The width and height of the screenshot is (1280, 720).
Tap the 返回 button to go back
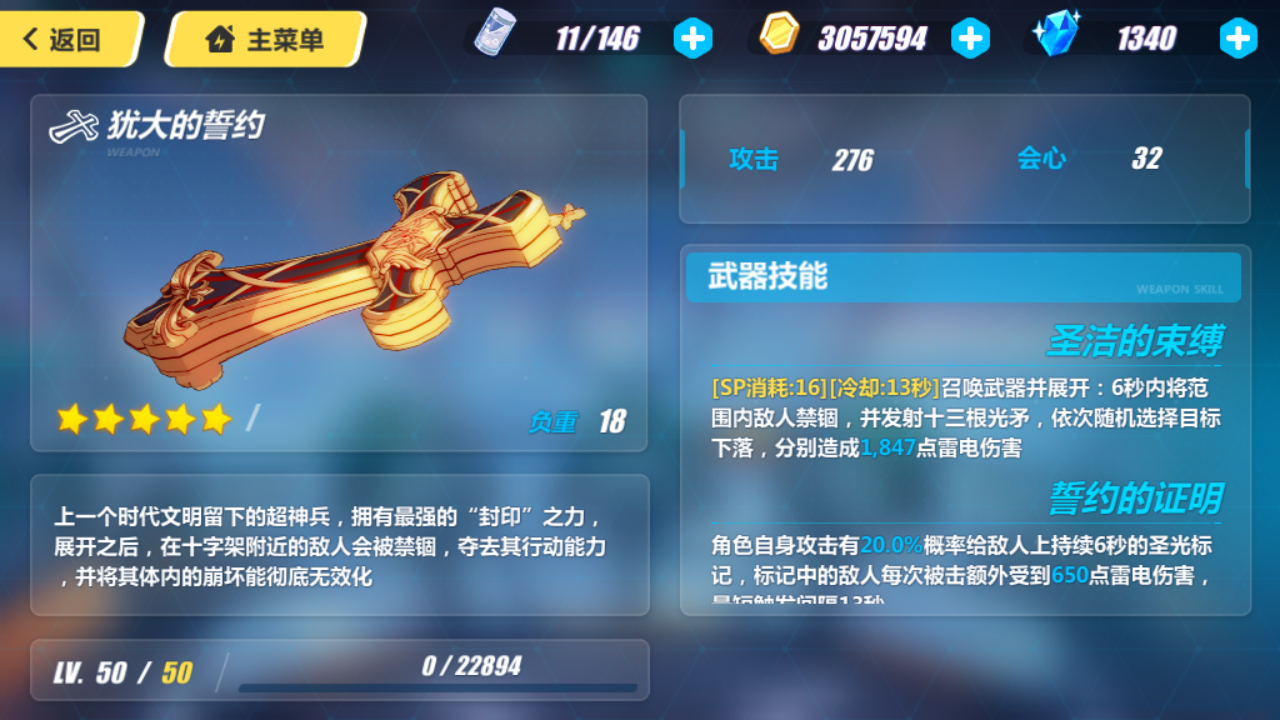coord(70,38)
